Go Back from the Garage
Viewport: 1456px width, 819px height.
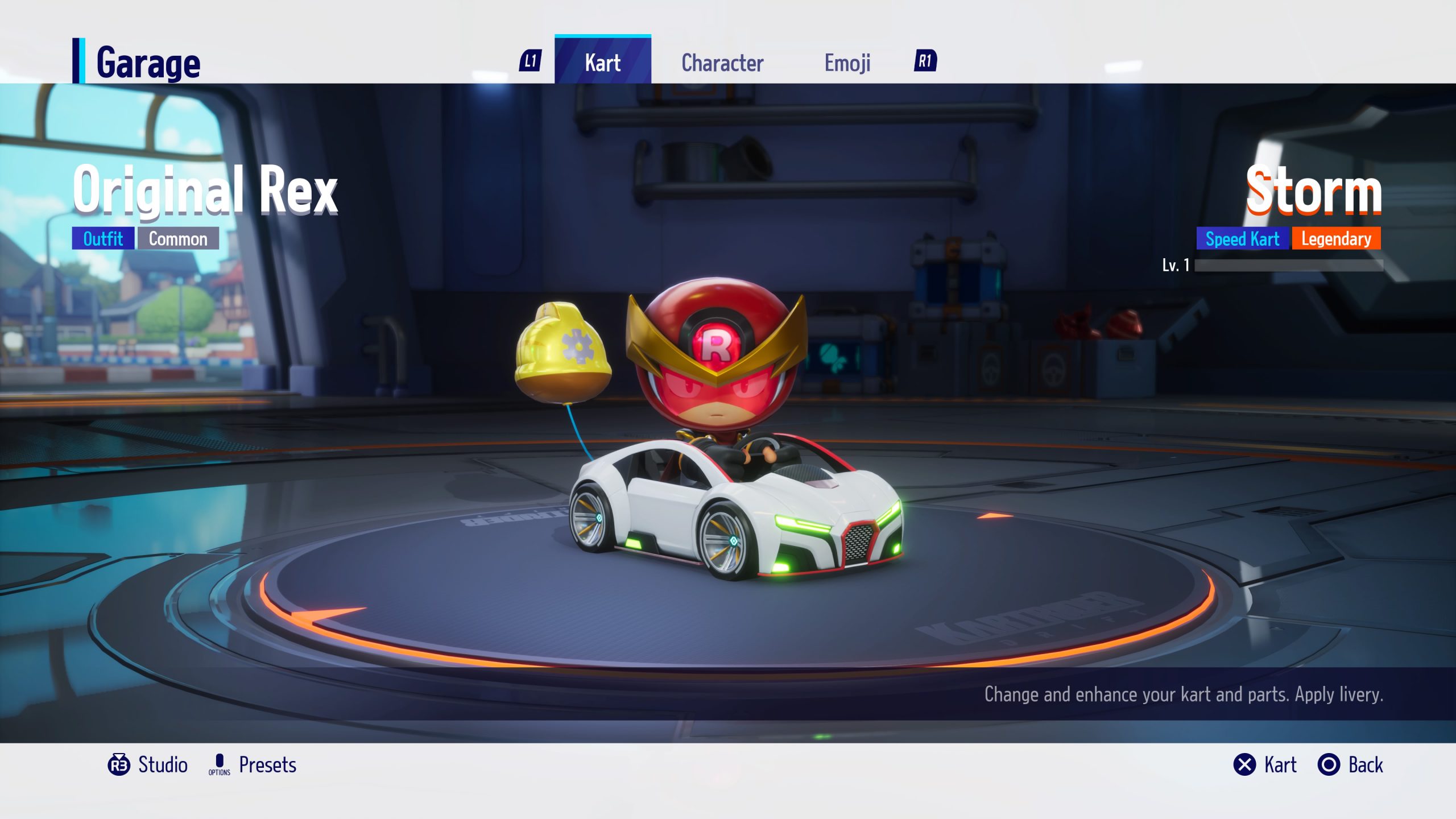(x=1351, y=764)
